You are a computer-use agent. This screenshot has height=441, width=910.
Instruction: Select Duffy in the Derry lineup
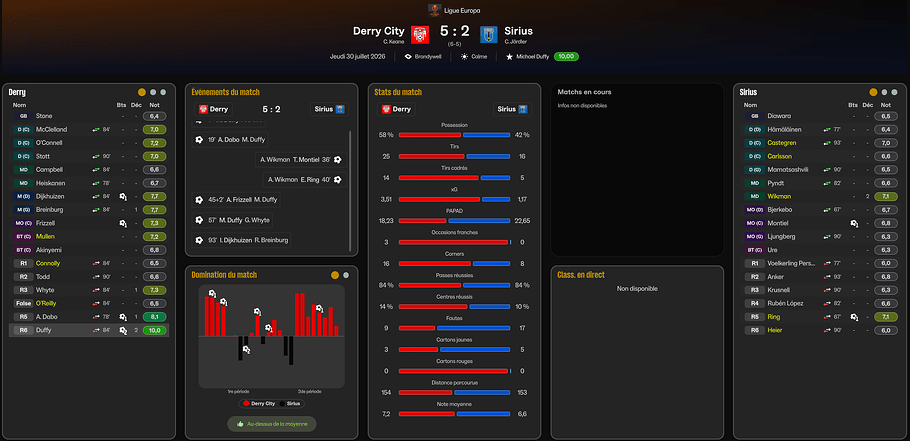45,329
